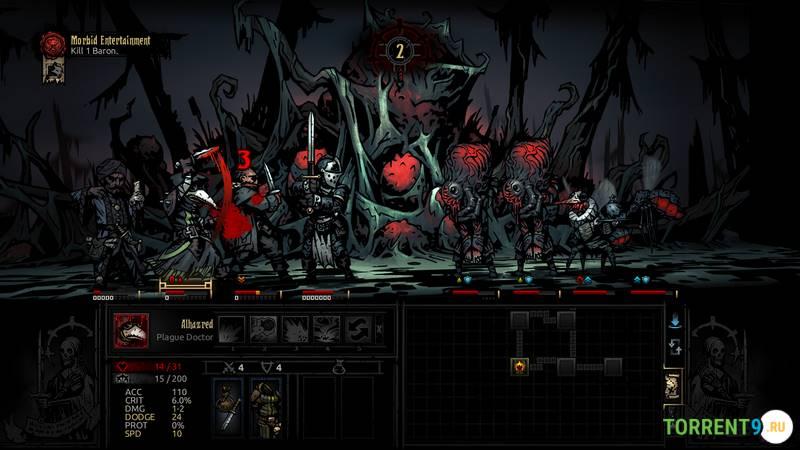Use the first combat skill icon
Image resolution: width=800 pixels, height=450 pixels.
pyautogui.click(x=232, y=329)
